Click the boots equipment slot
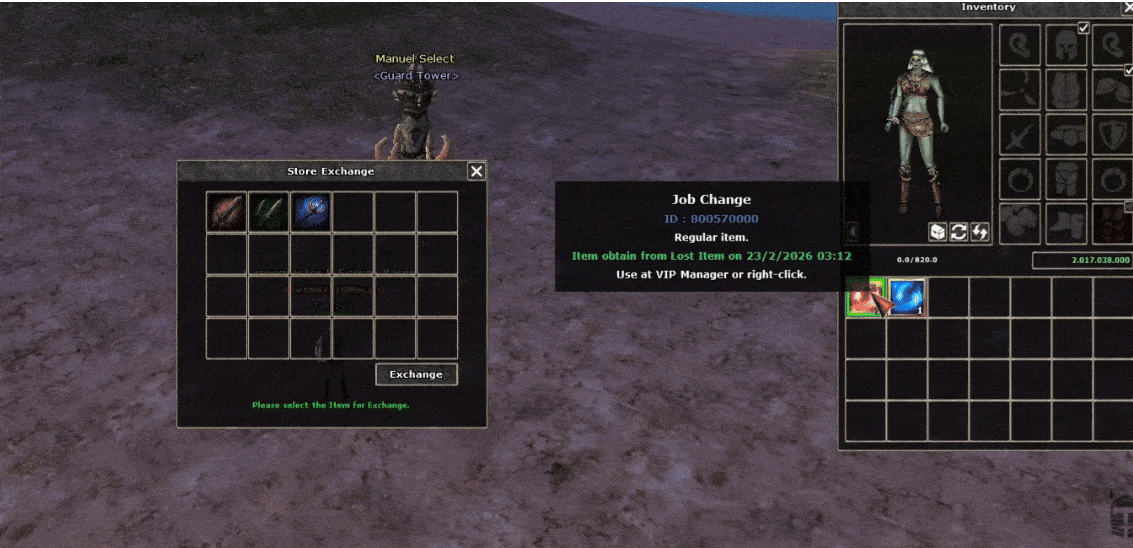 point(1066,223)
